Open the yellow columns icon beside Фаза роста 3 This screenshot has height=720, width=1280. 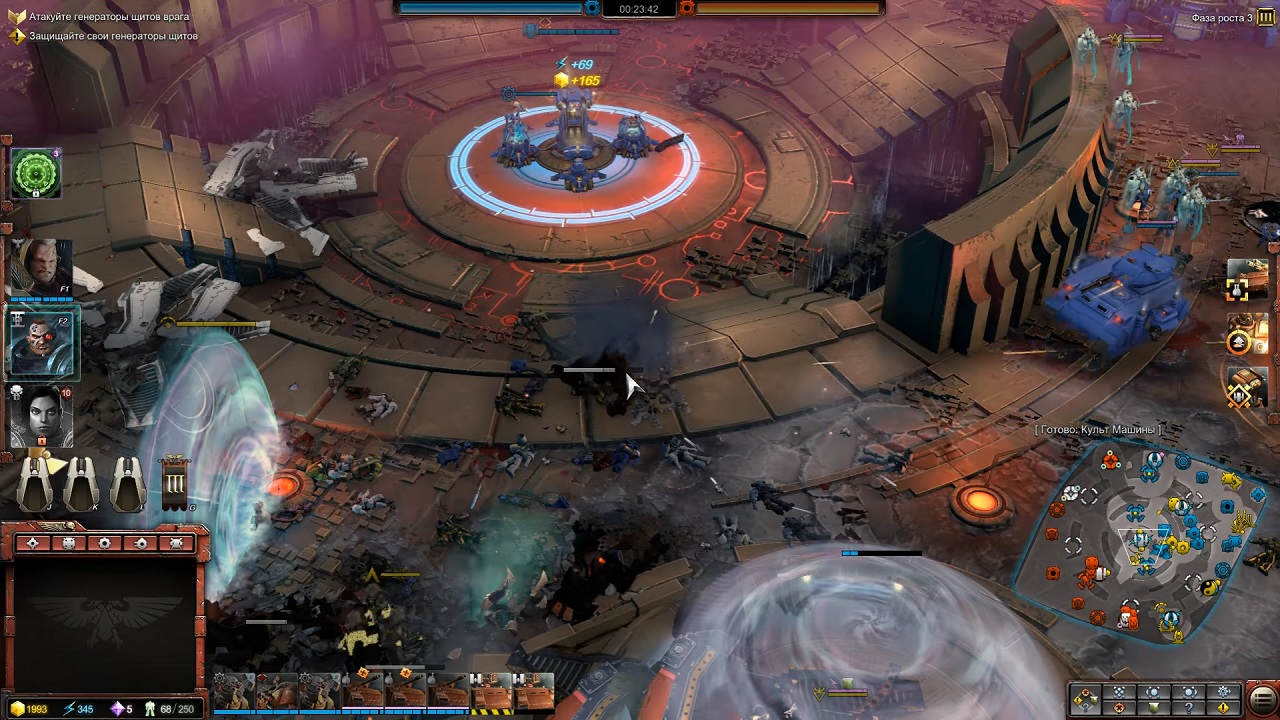coord(1266,17)
